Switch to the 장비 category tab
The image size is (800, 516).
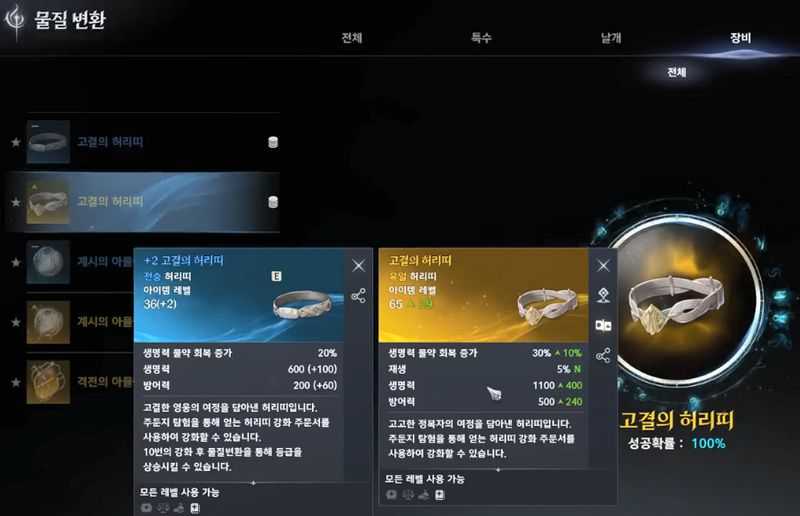(740, 39)
